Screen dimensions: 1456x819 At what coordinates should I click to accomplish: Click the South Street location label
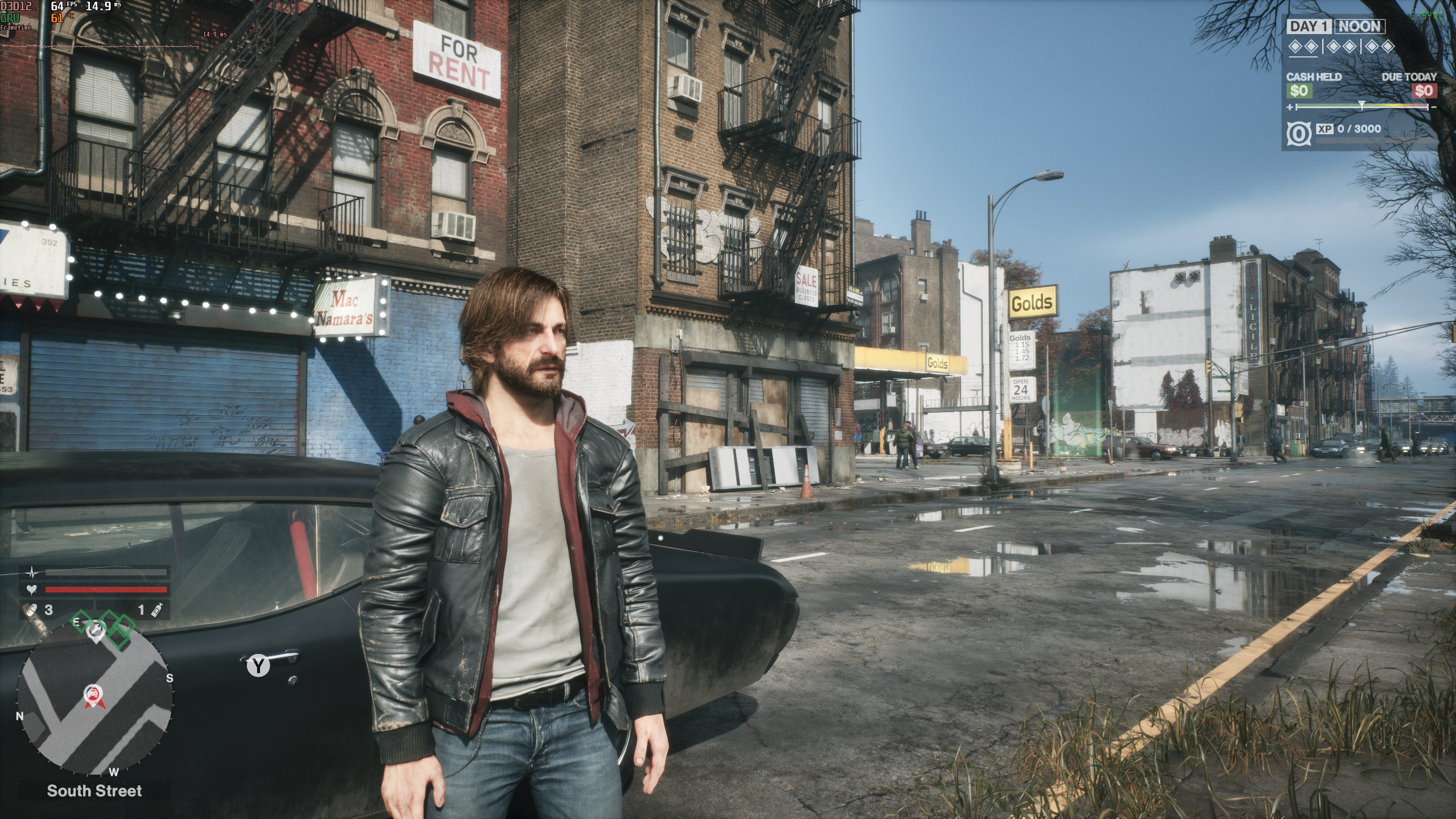[94, 791]
